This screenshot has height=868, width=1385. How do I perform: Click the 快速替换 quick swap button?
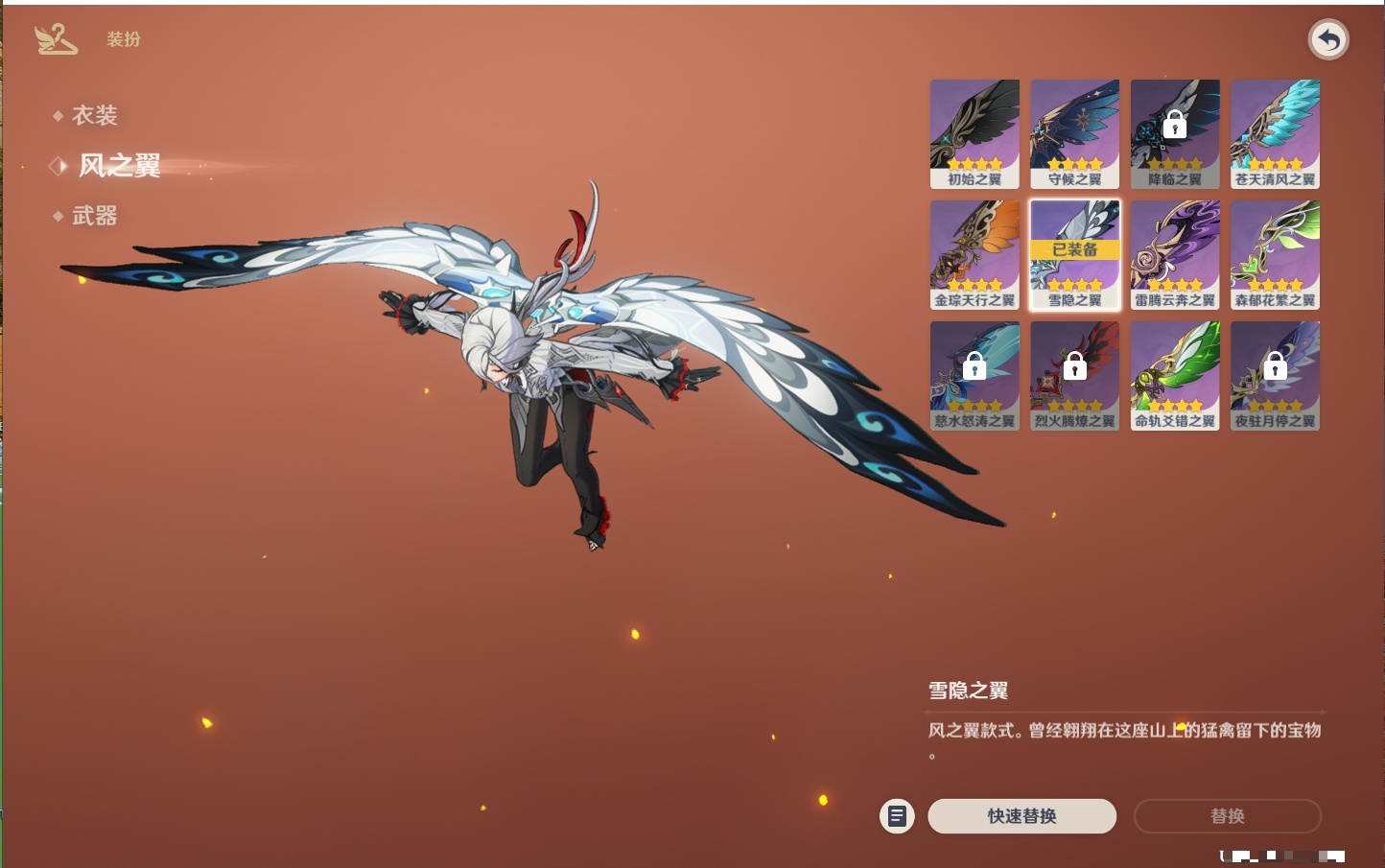[1021, 816]
